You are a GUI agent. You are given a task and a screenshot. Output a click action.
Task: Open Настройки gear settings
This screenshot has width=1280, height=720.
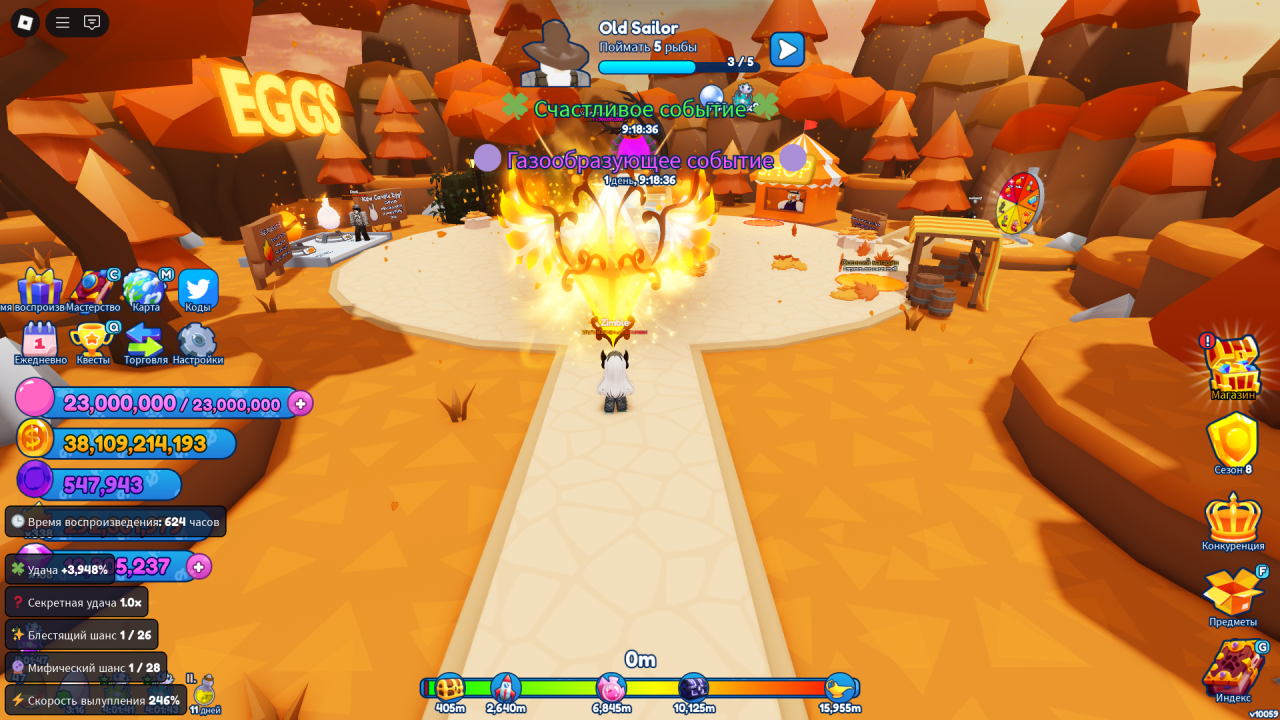coord(197,340)
